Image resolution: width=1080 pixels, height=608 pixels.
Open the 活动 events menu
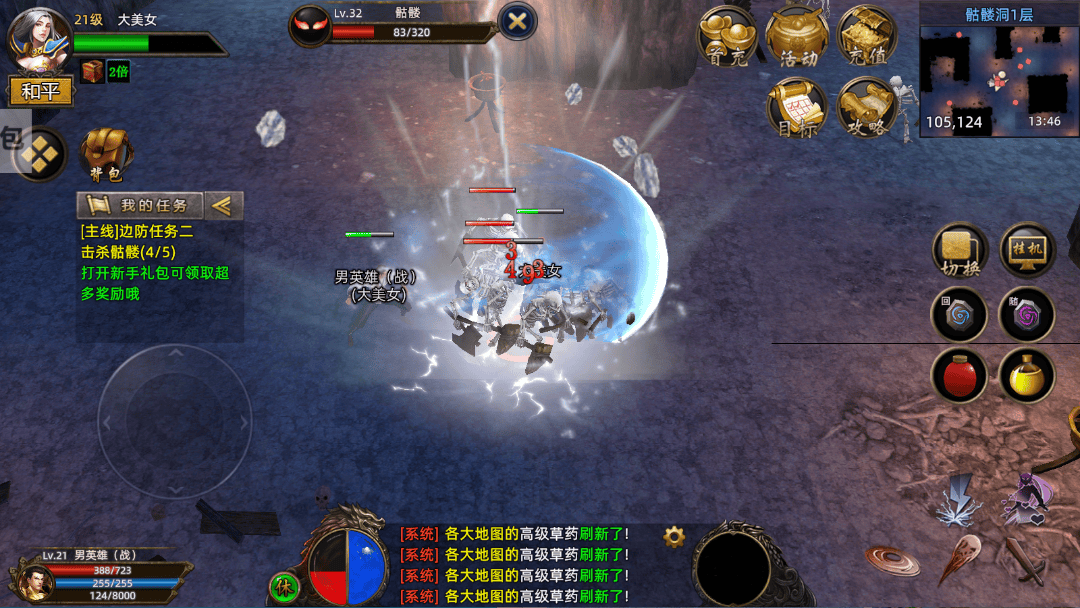coord(797,38)
